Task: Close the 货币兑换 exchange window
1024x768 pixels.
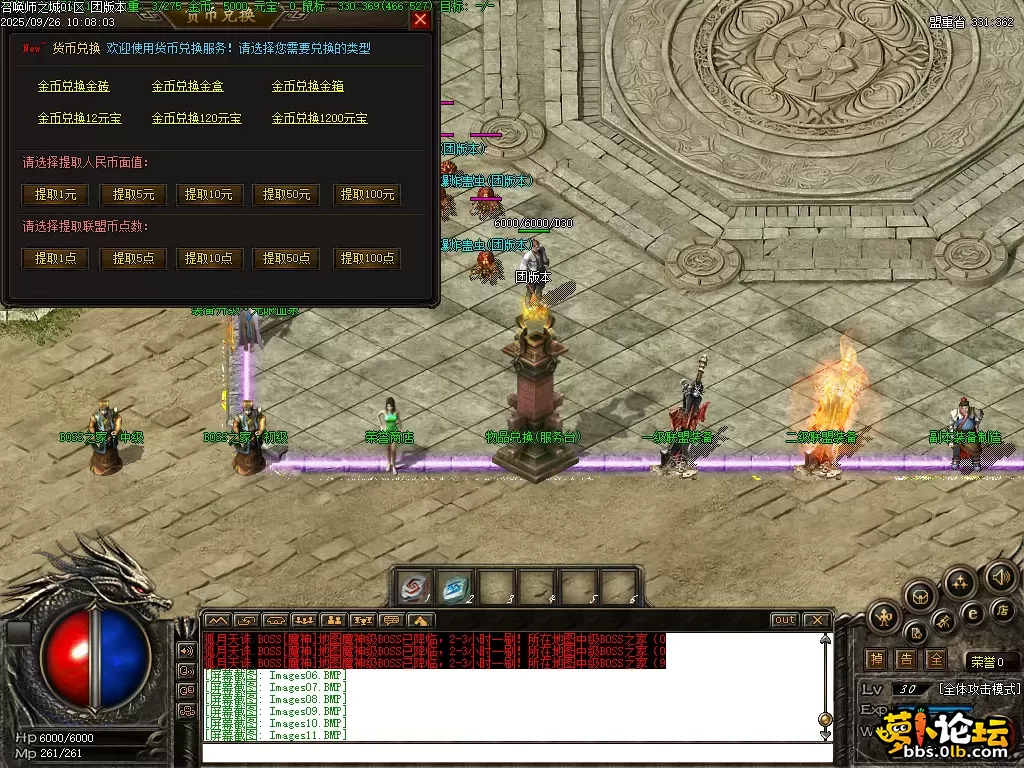Action: 420,19
